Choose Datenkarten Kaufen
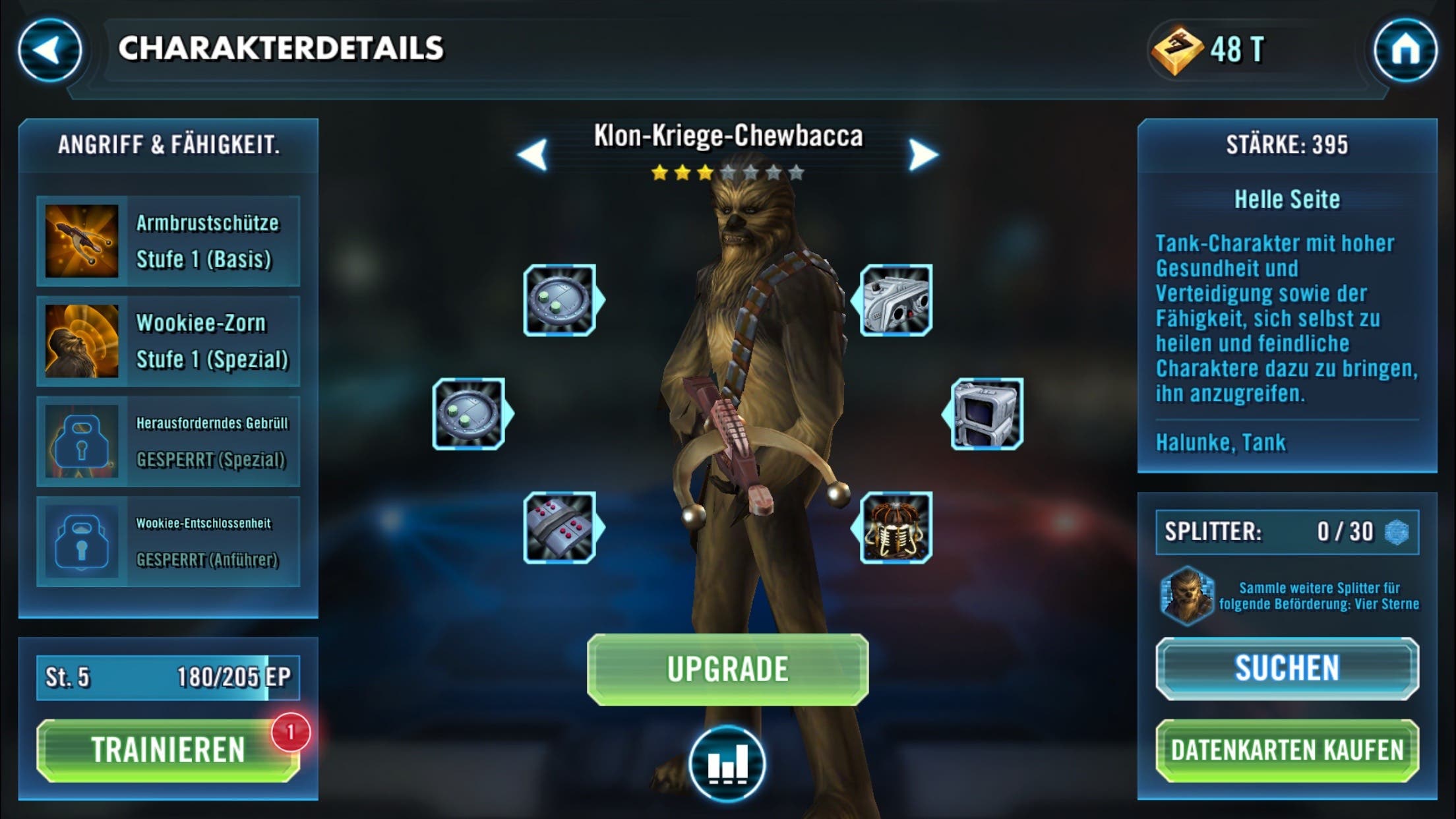This screenshot has height=819, width=1456. coord(1287,750)
